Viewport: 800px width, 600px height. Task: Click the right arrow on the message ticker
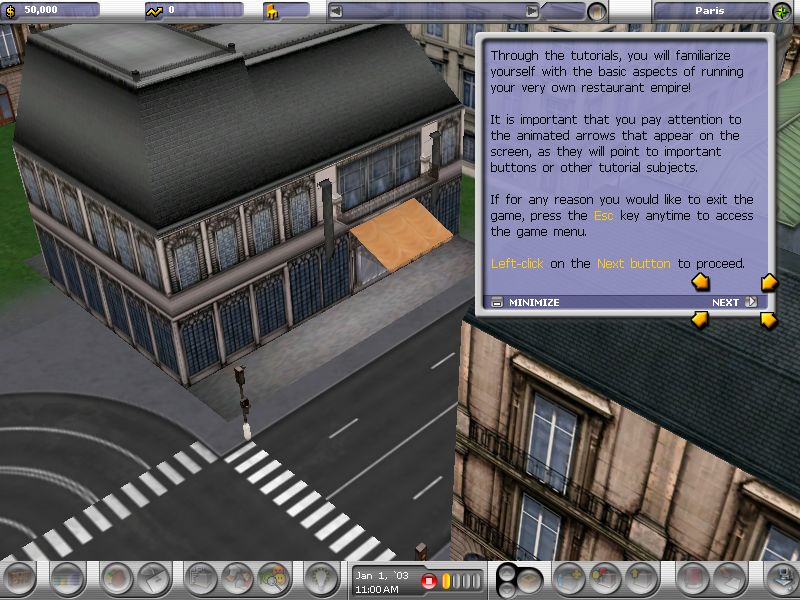pos(533,11)
